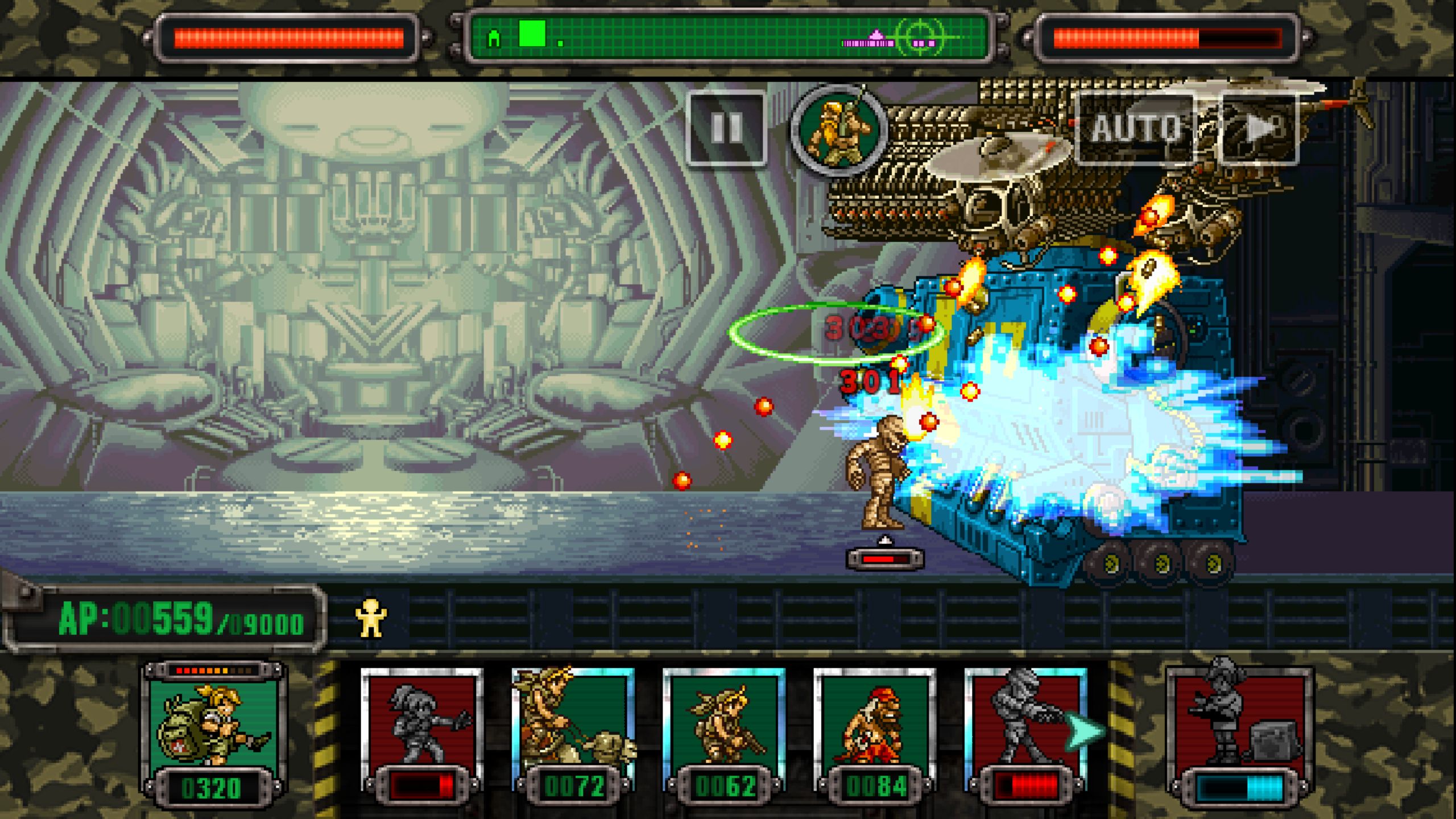This screenshot has width=1456, height=819.
Task: Trigger the support attack with blue gauge
Action: [1240, 734]
